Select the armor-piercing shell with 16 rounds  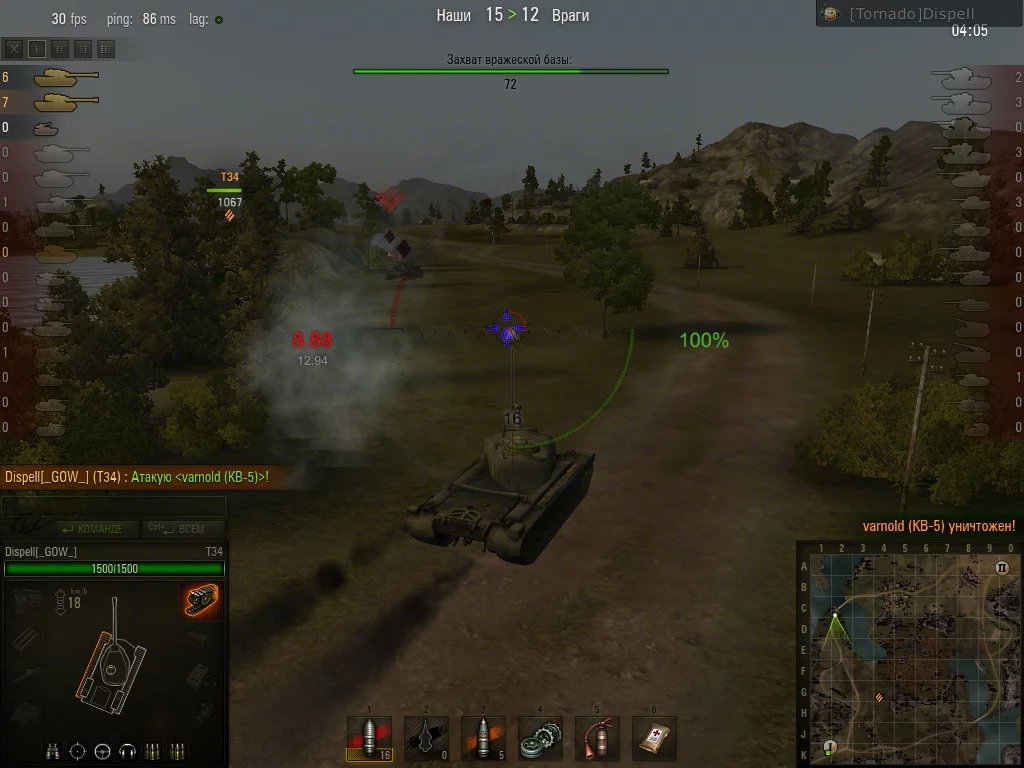point(369,739)
